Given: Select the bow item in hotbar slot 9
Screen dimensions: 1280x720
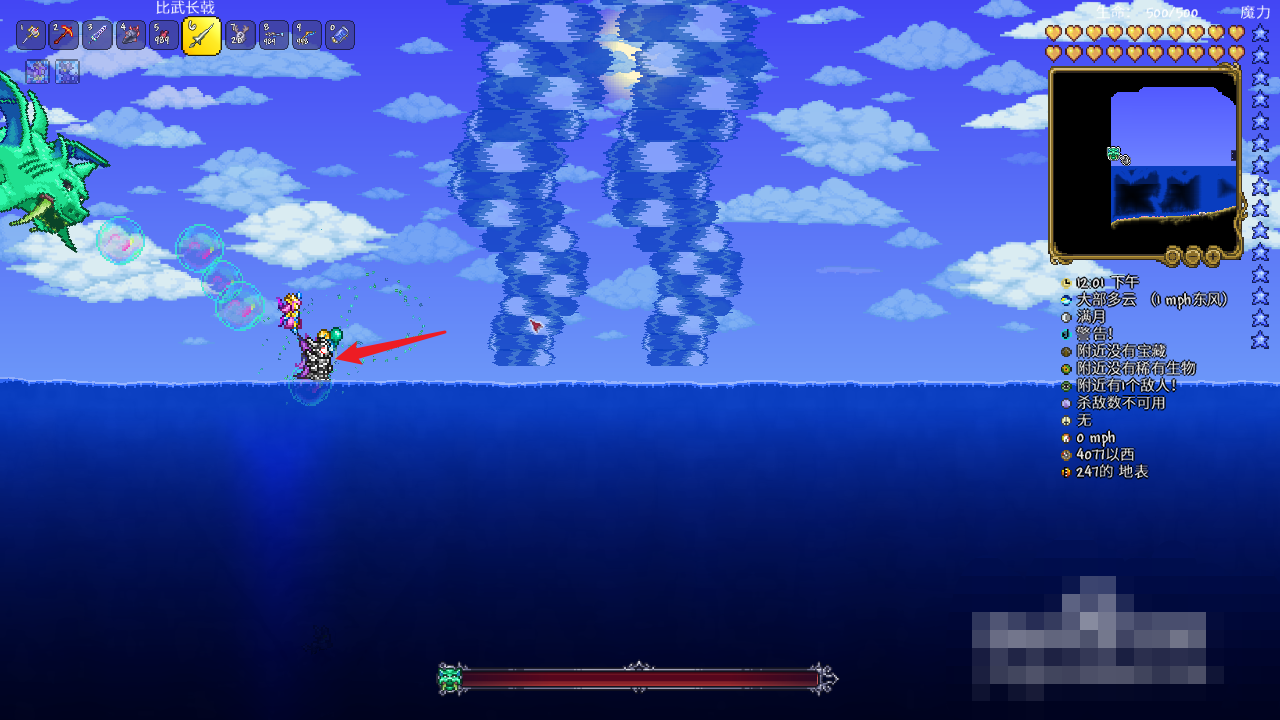Looking at the screenshot, I should (x=306, y=35).
